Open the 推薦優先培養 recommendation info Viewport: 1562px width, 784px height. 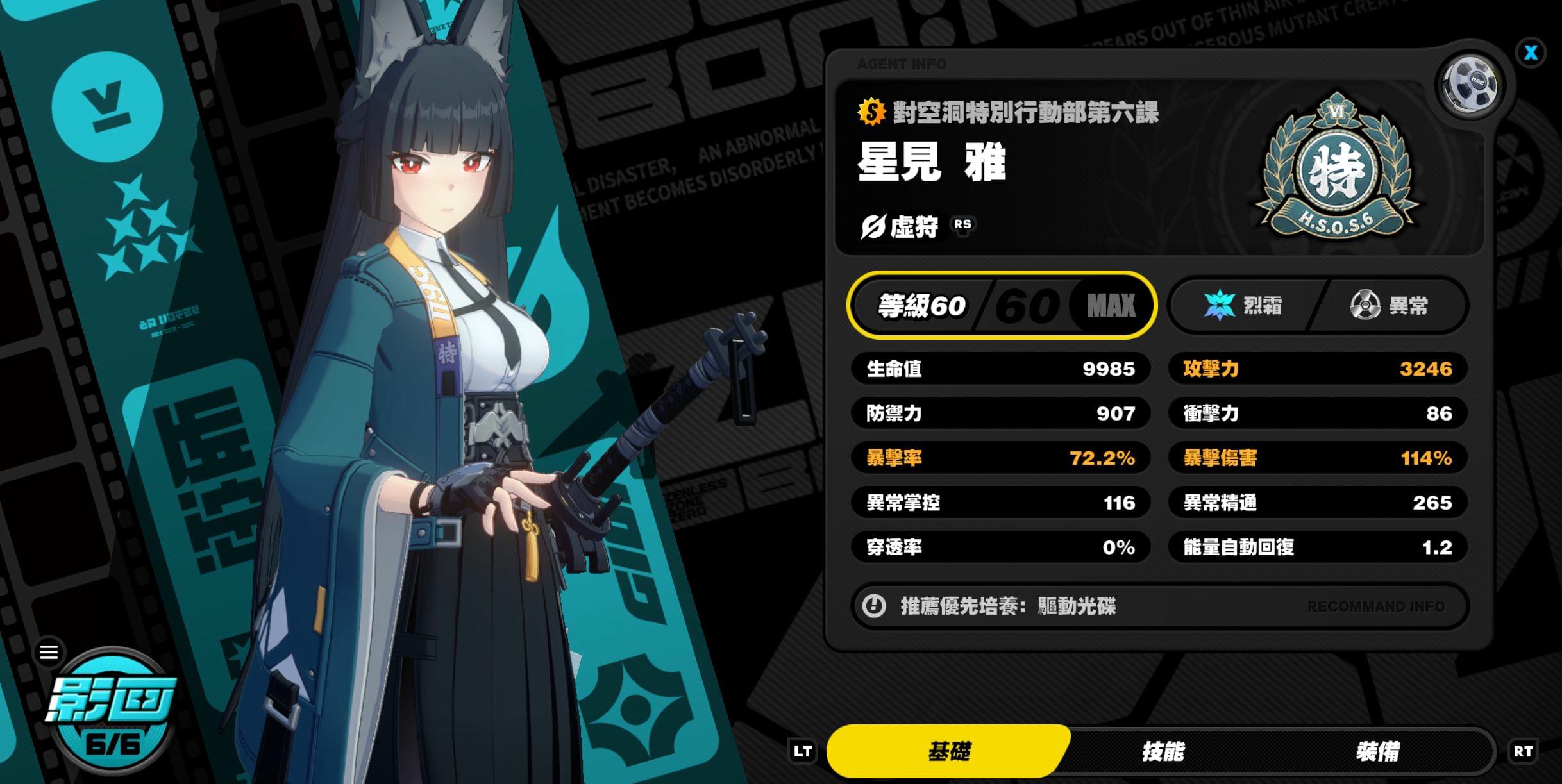pos(1159,606)
